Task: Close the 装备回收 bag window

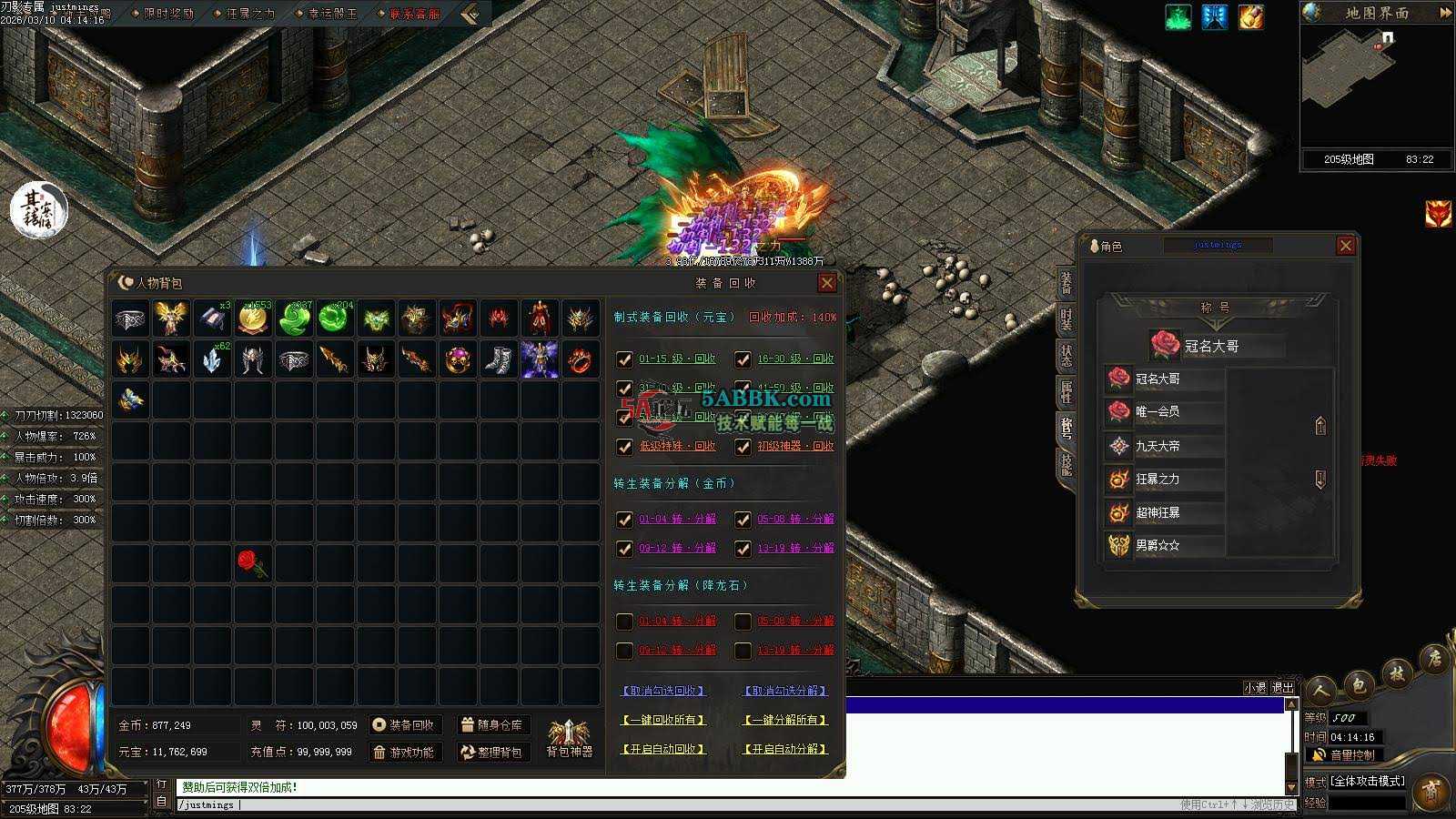Action: pos(826,283)
